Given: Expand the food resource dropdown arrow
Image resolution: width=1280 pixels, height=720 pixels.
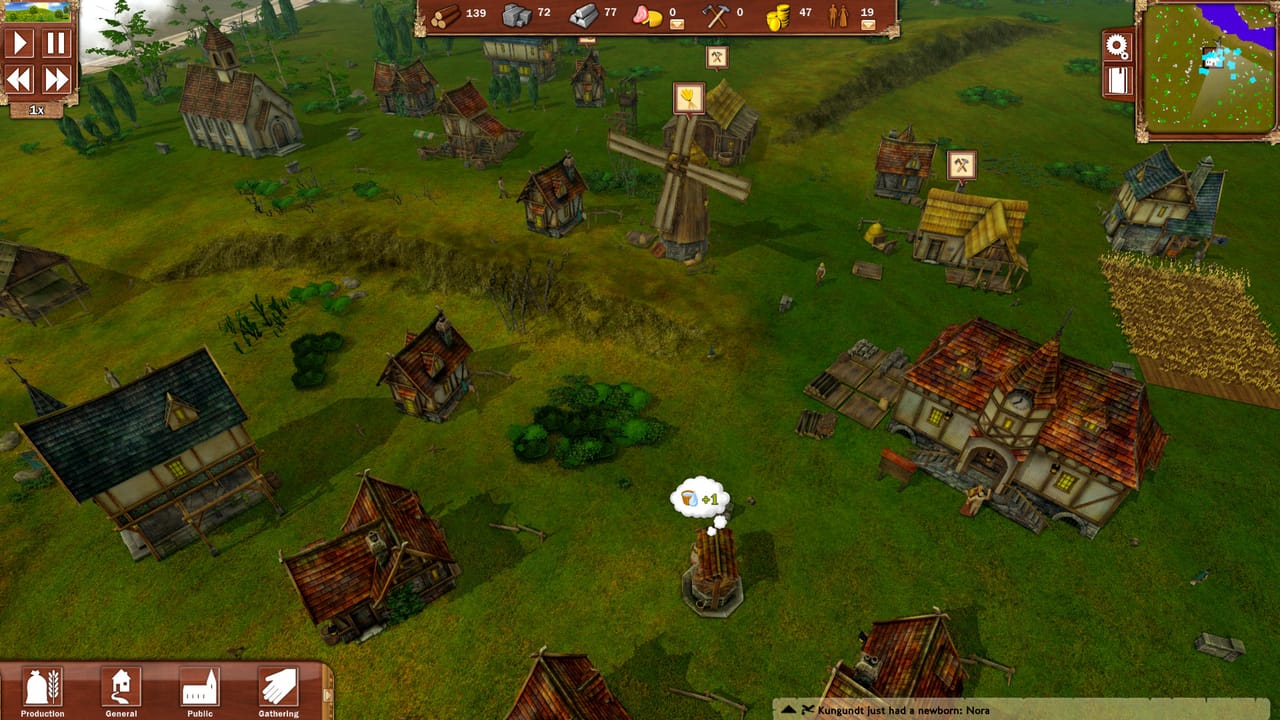Looking at the screenshot, I should point(677,23).
